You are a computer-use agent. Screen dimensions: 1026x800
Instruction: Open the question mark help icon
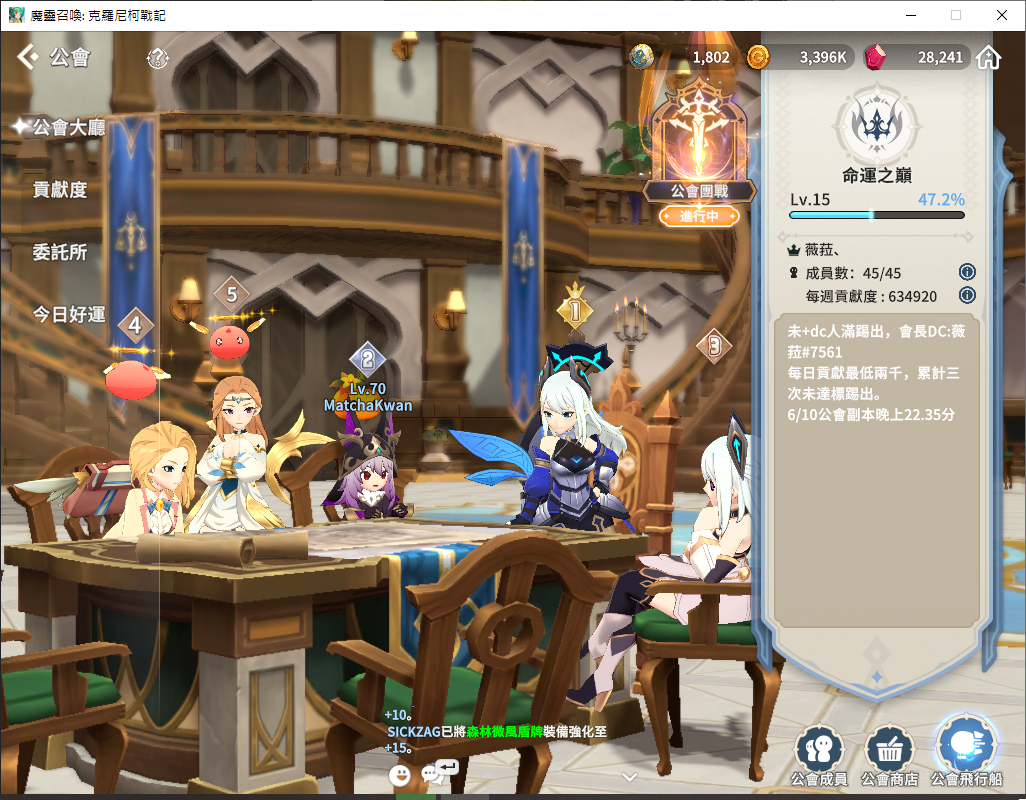point(157,58)
